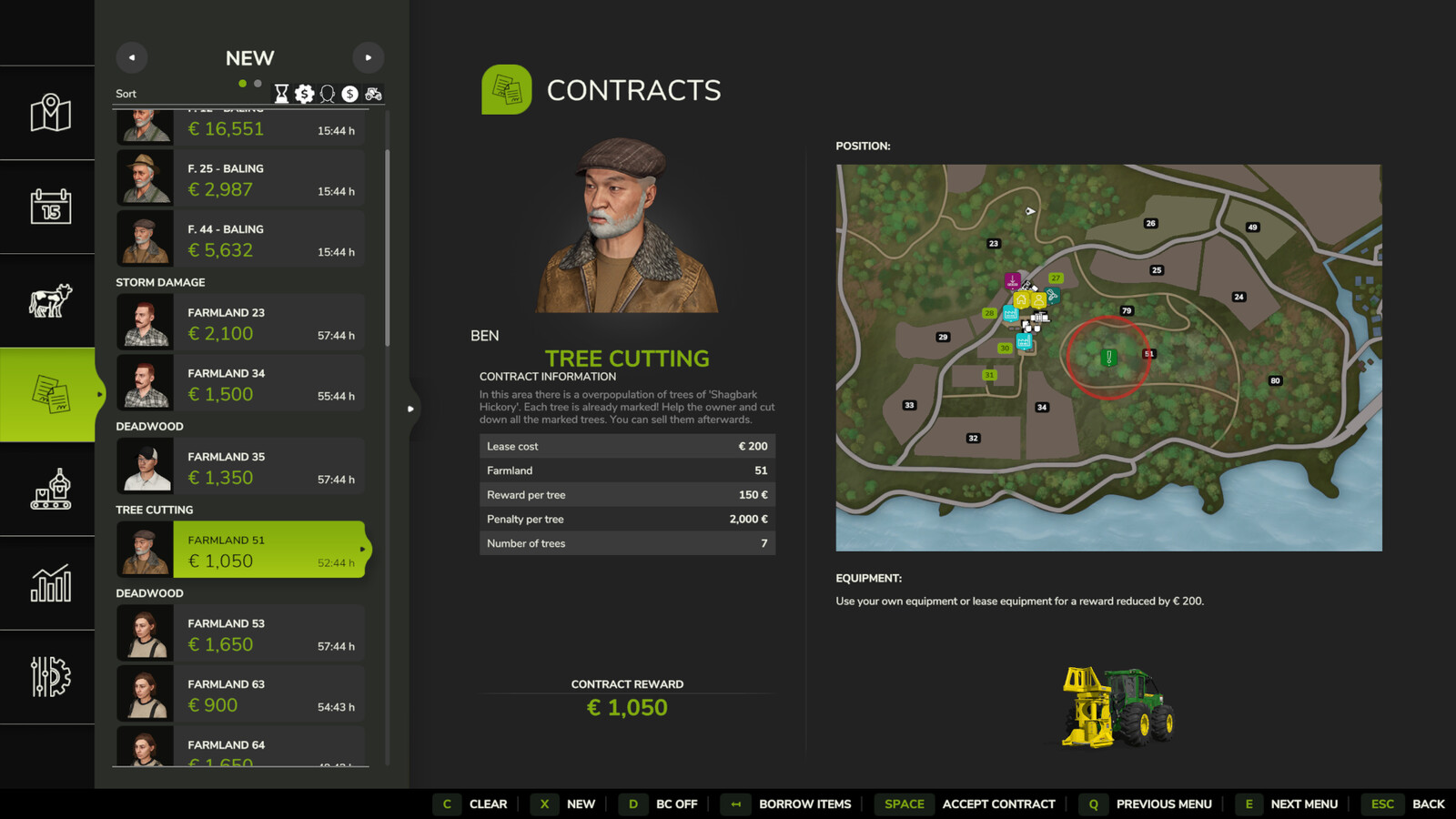Clear contracts using the CLEAR button
This screenshot has height=819, width=1456.
[488, 804]
